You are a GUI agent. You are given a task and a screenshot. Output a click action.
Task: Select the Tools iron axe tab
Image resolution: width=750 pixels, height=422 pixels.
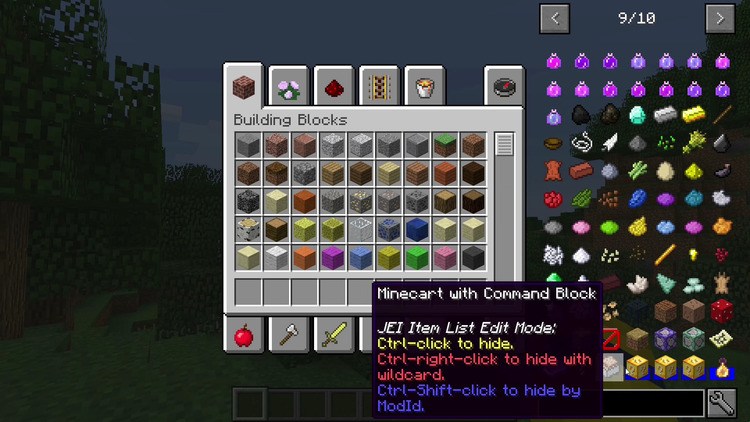click(290, 334)
